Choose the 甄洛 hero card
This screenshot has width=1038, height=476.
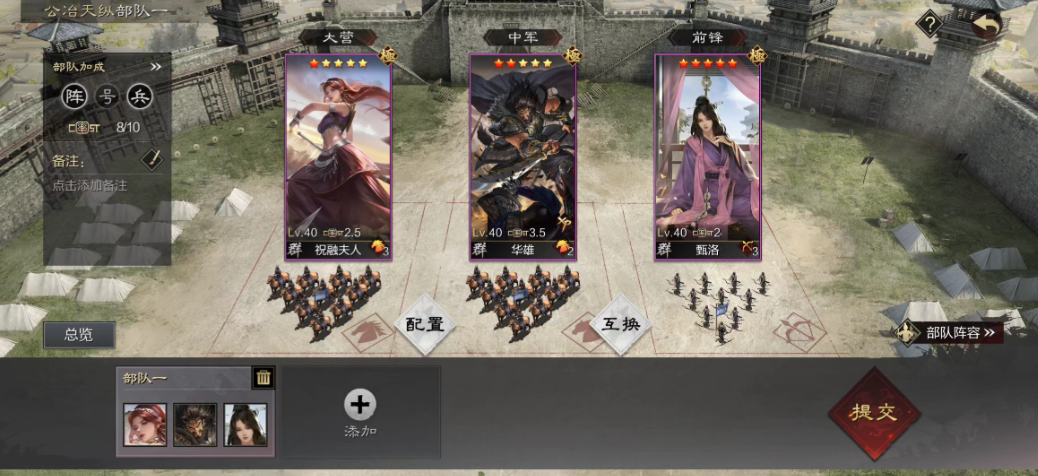pos(708,157)
